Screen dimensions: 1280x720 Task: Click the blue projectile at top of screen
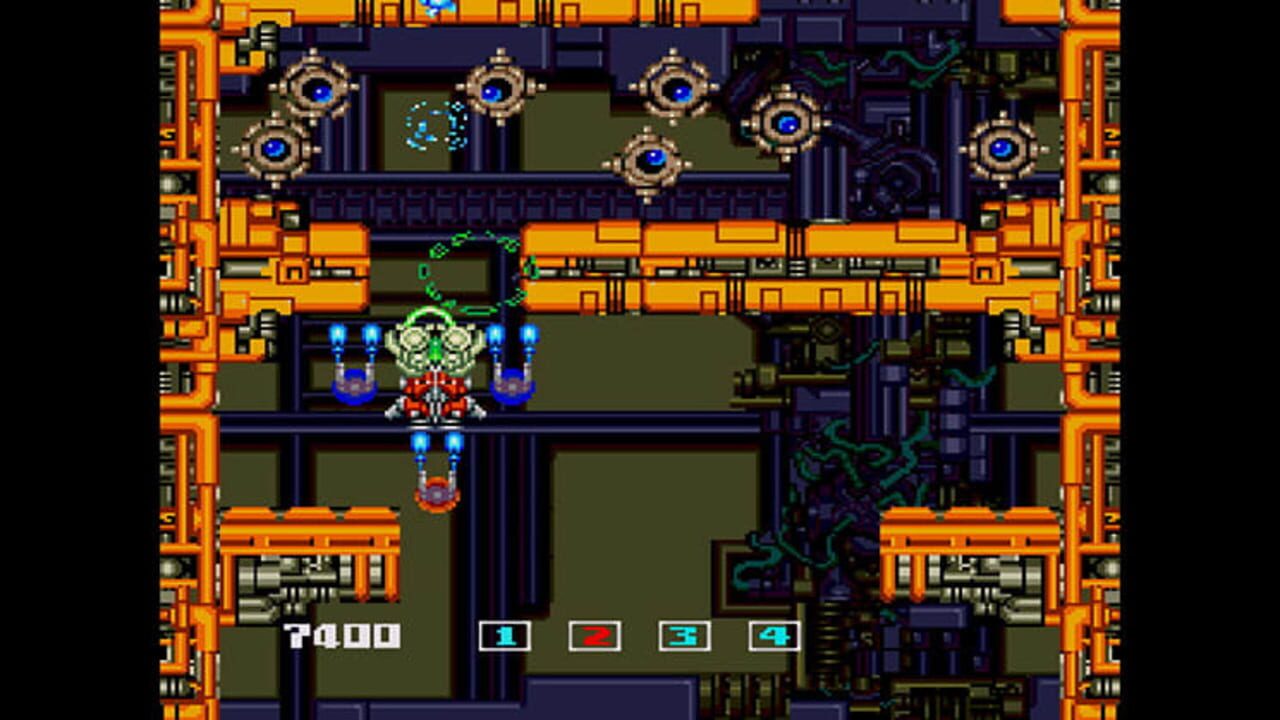tap(437, 8)
